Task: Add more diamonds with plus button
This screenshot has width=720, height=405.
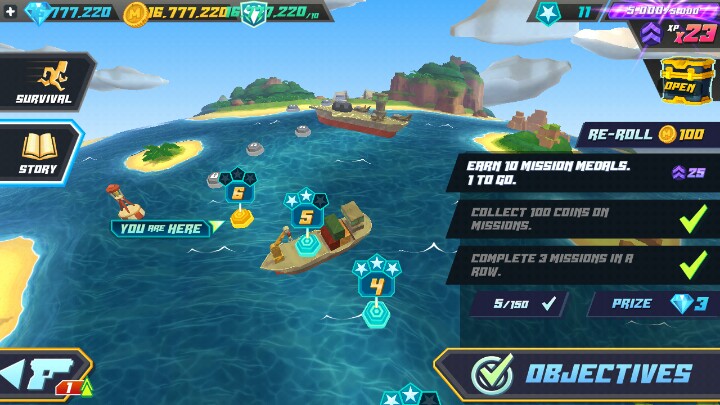Action: tap(9, 12)
